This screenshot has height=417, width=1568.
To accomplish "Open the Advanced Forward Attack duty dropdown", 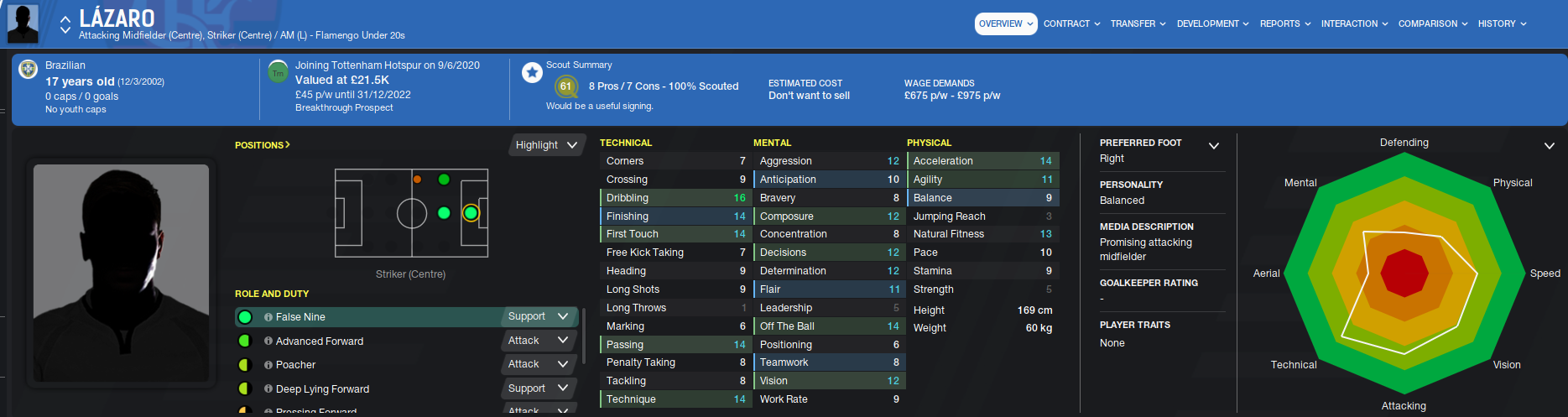I will 539,341.
